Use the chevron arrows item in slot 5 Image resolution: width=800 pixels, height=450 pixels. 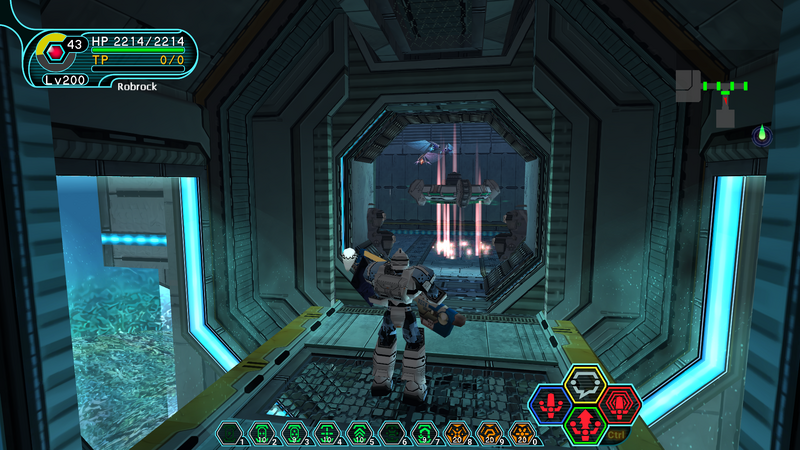pos(359,433)
